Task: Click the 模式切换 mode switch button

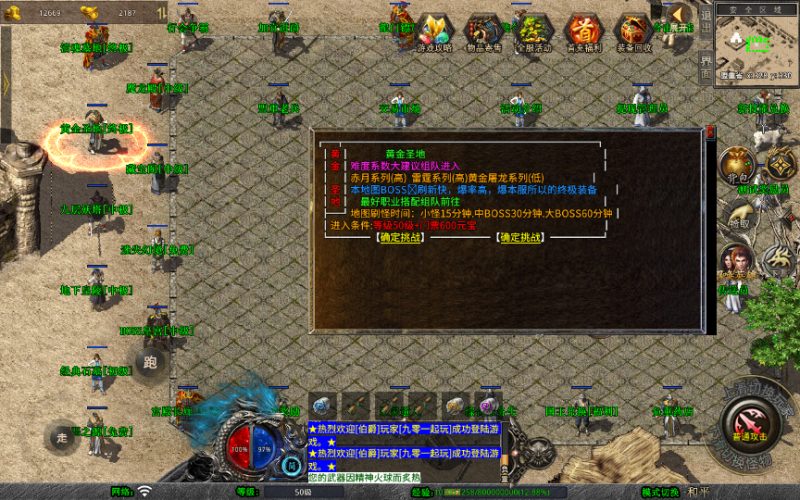Action: [x=660, y=492]
